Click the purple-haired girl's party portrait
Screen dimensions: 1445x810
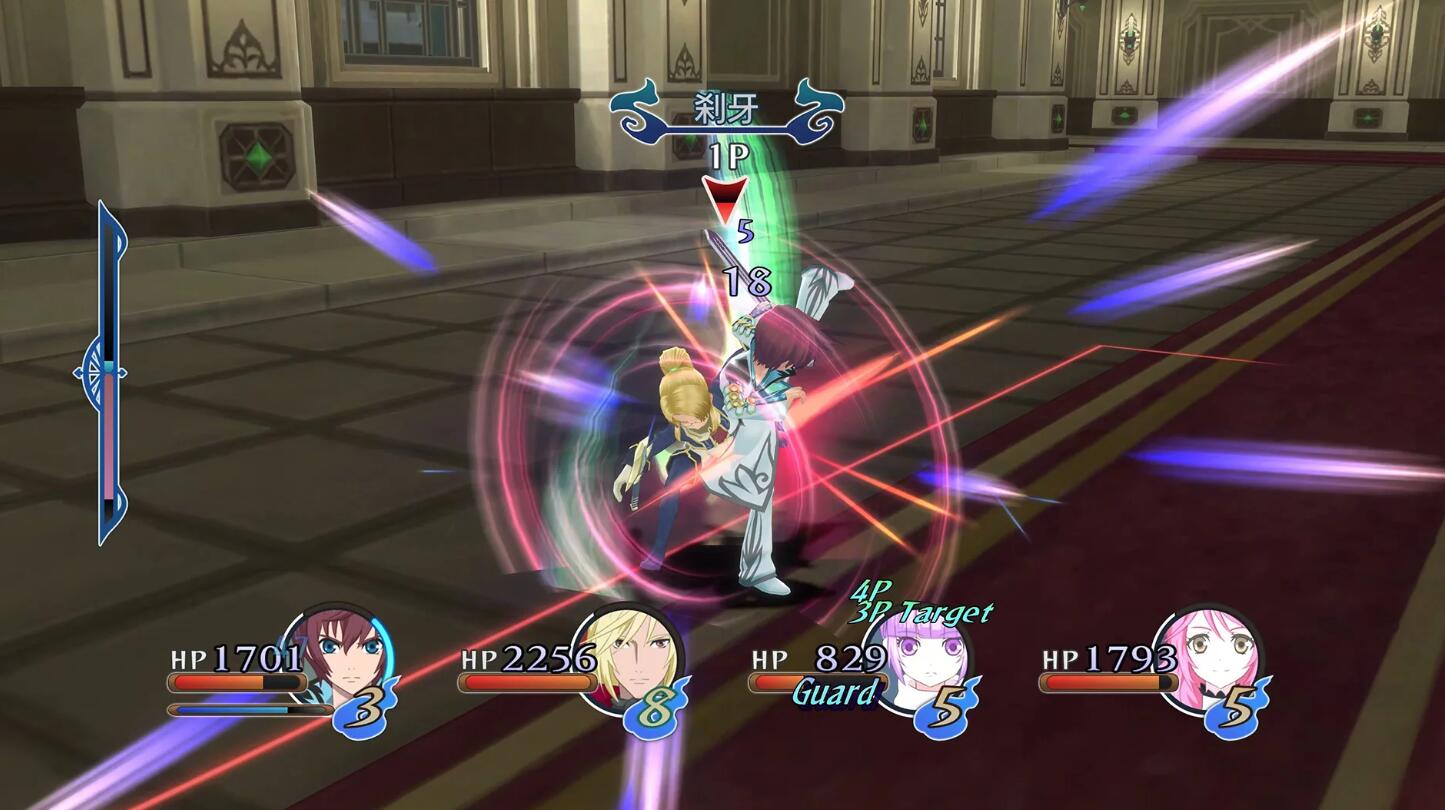[918, 658]
